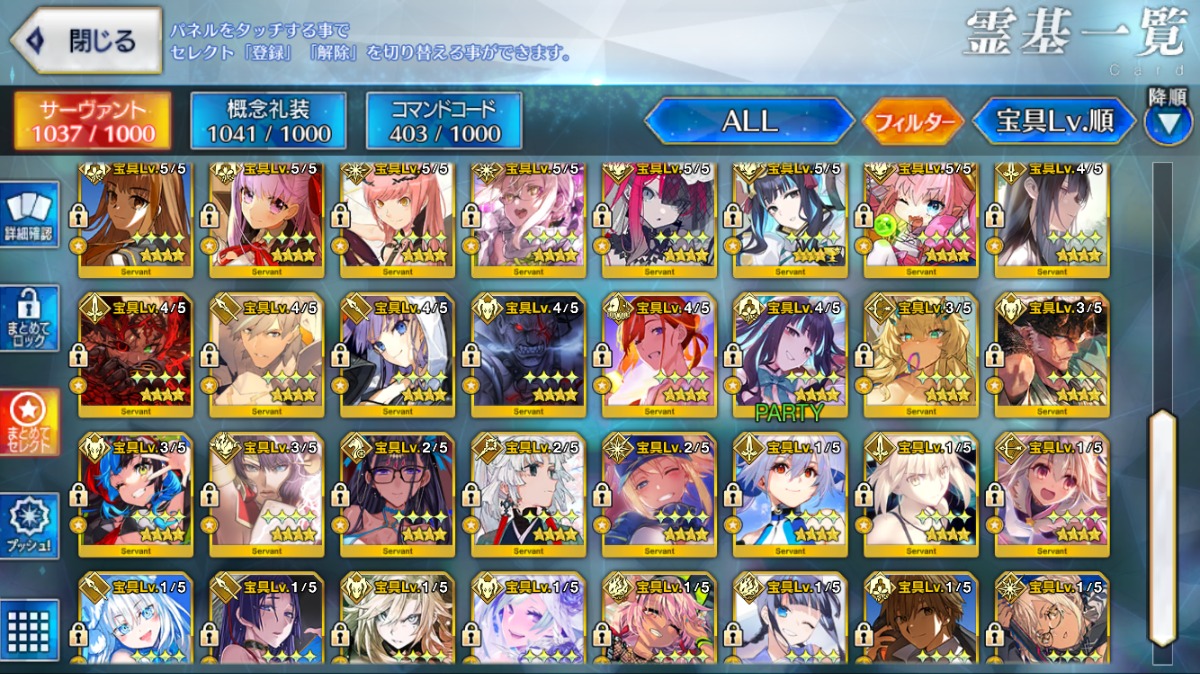
Task: Show the コマンドコード tab
Action: click(444, 121)
